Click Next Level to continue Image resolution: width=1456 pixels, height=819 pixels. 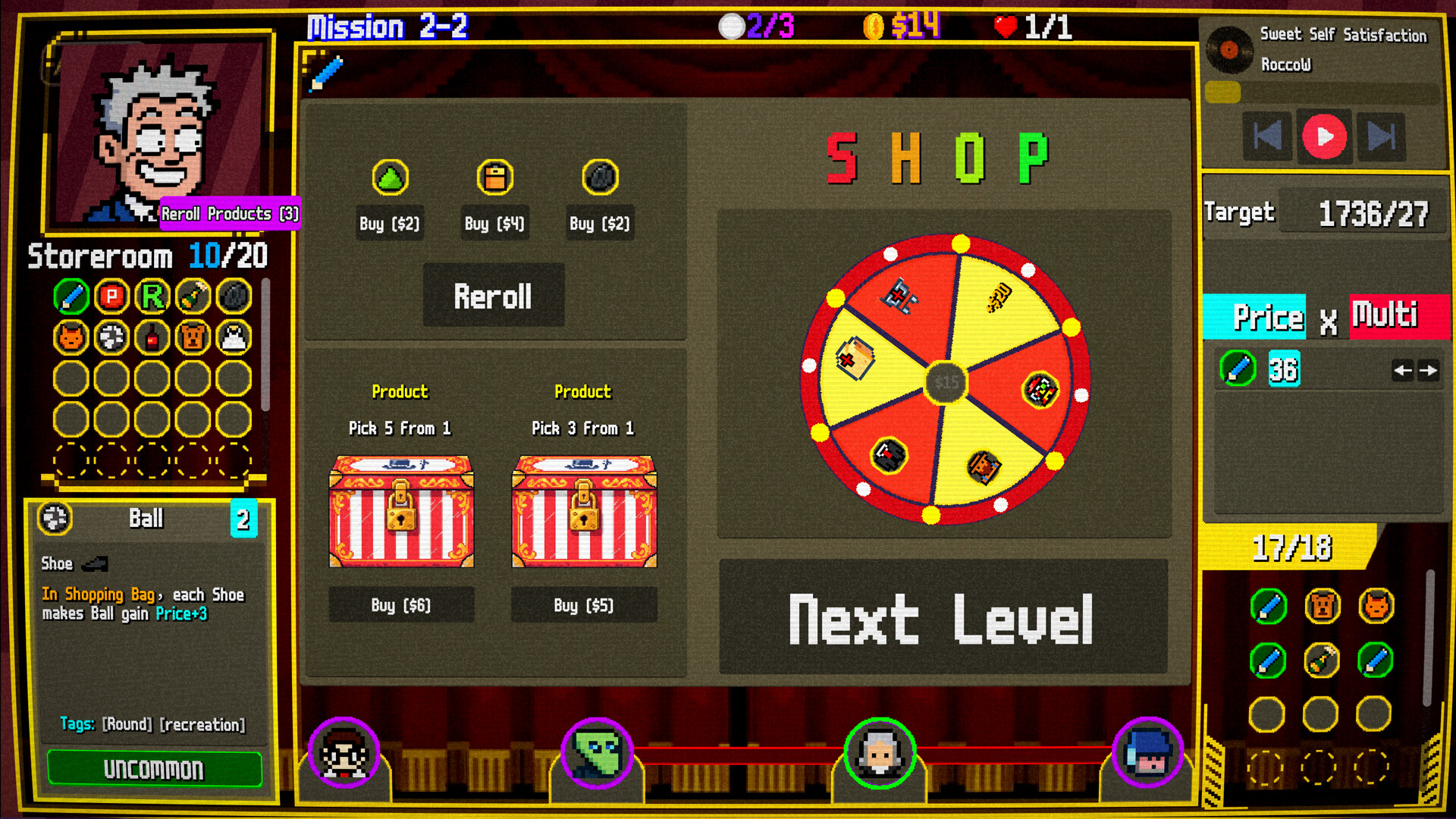943,618
